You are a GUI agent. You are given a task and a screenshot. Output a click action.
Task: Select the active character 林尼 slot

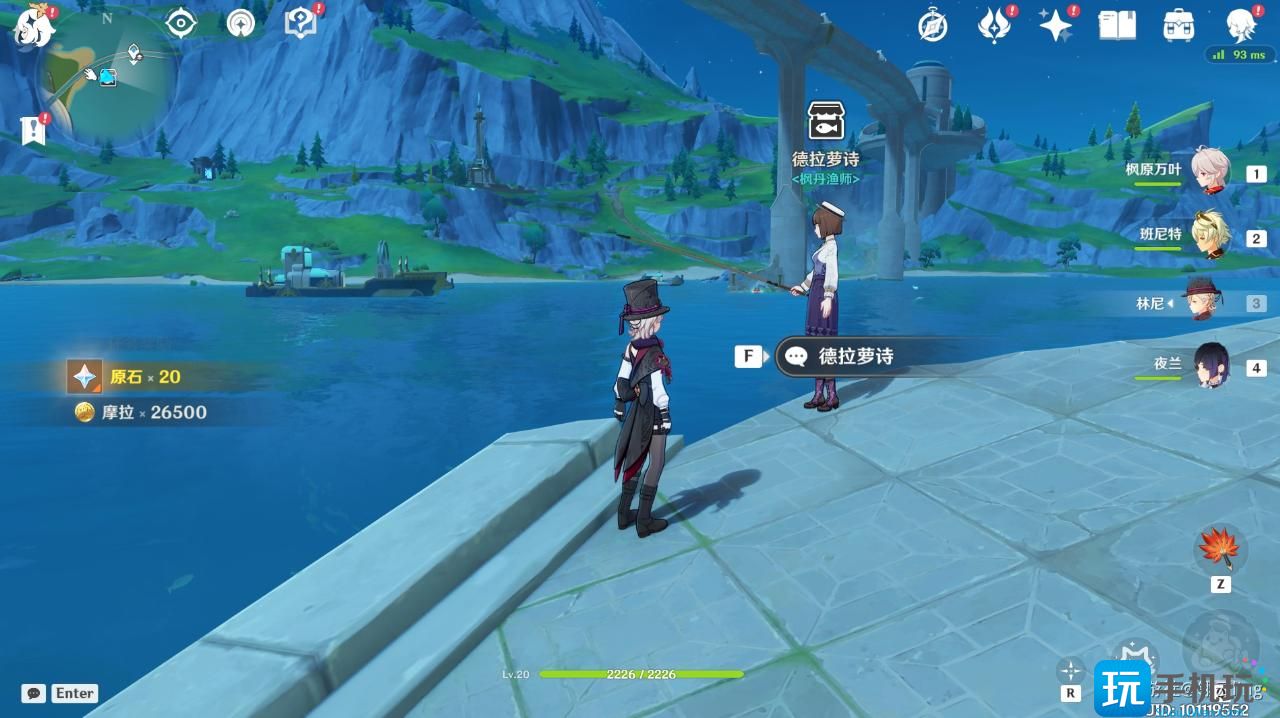(x=1201, y=301)
